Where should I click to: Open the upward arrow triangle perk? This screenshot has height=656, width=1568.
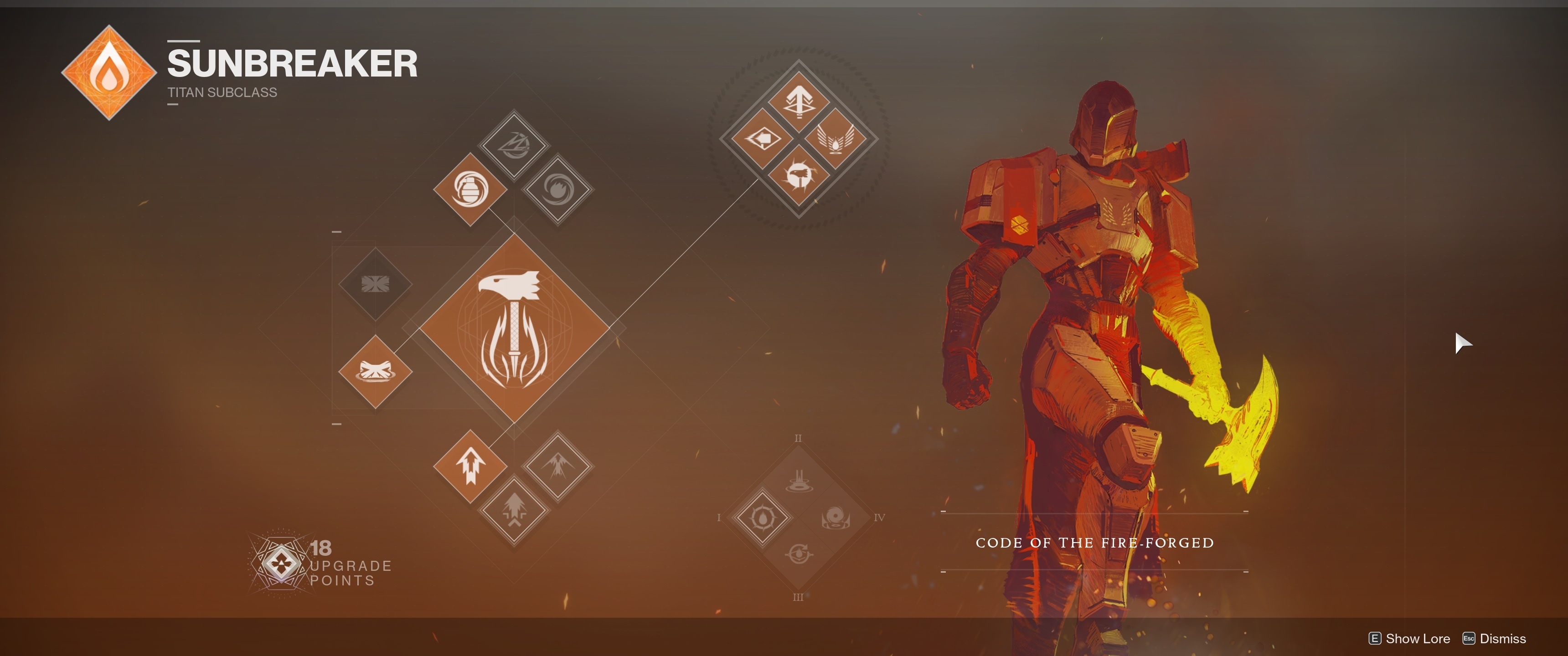798,102
